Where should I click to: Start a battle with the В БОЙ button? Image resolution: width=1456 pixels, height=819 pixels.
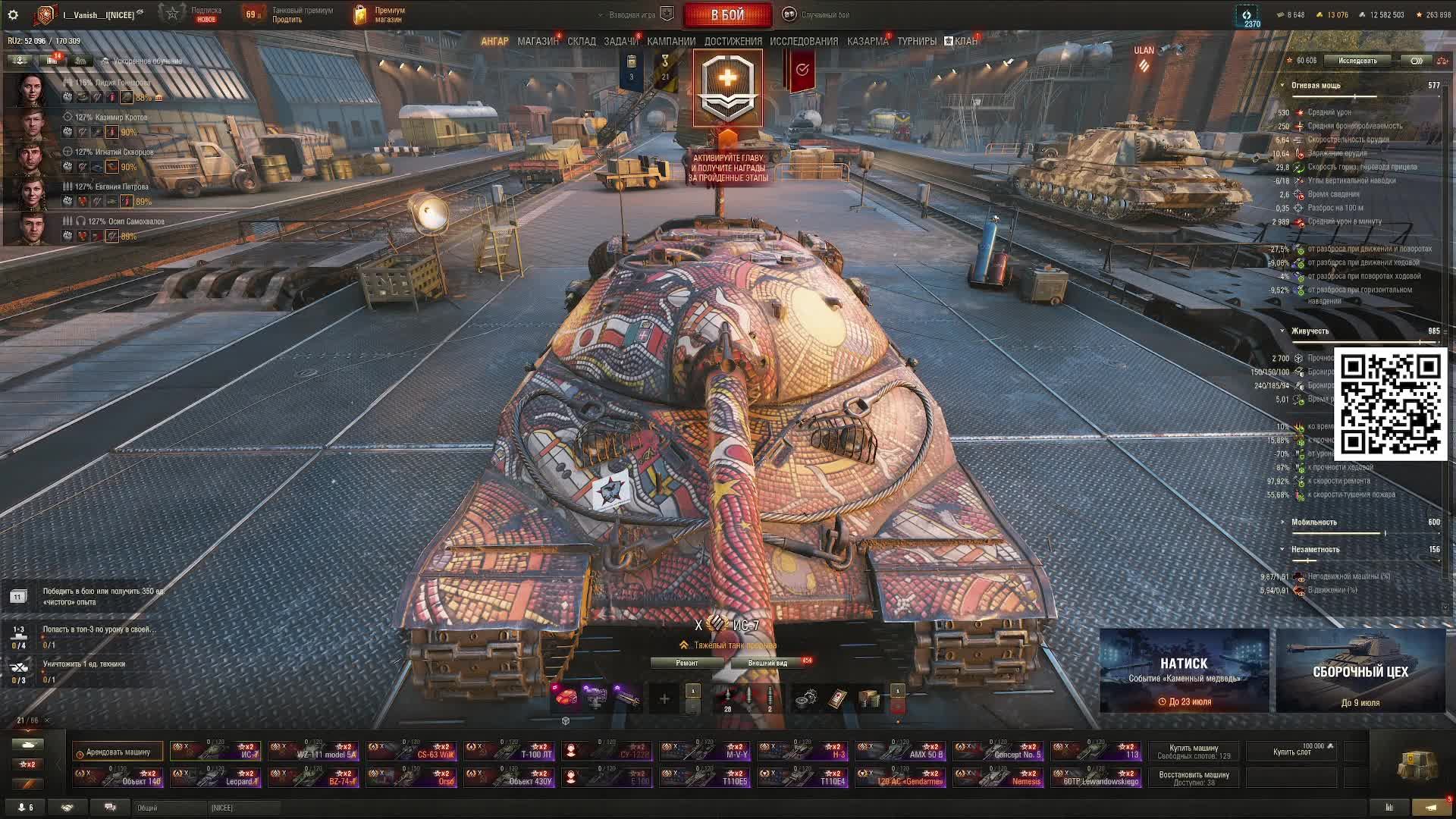pos(727,14)
